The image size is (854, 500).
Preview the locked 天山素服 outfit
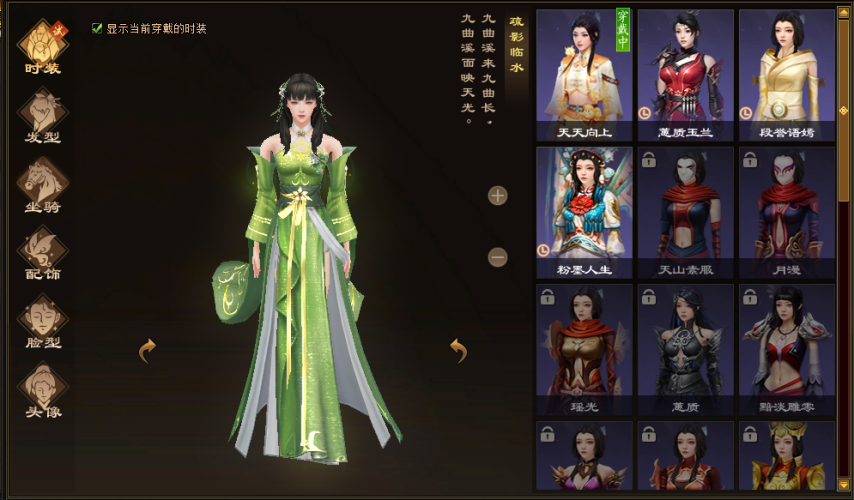(685, 212)
